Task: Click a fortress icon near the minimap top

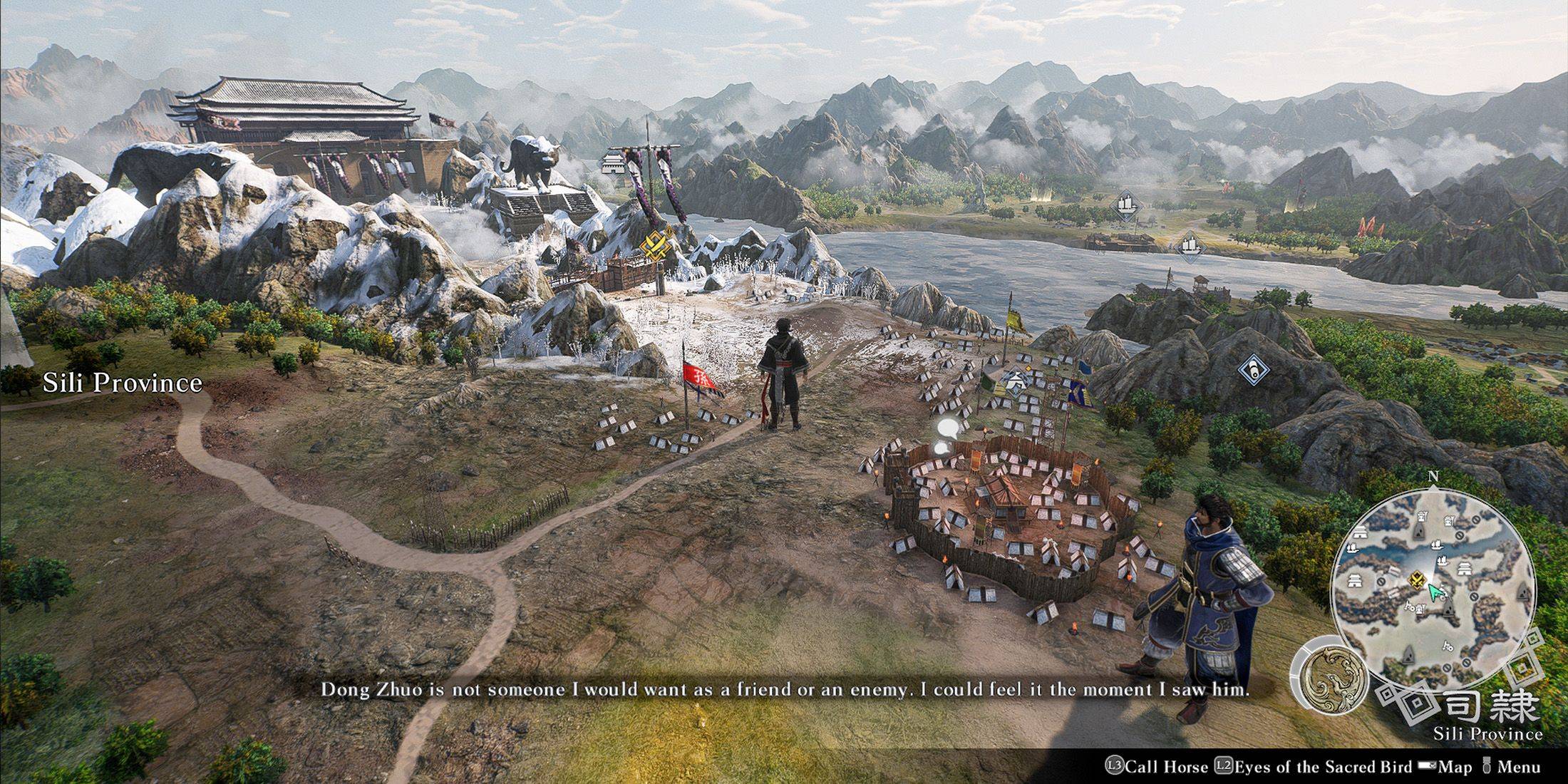Action: 1423,516
